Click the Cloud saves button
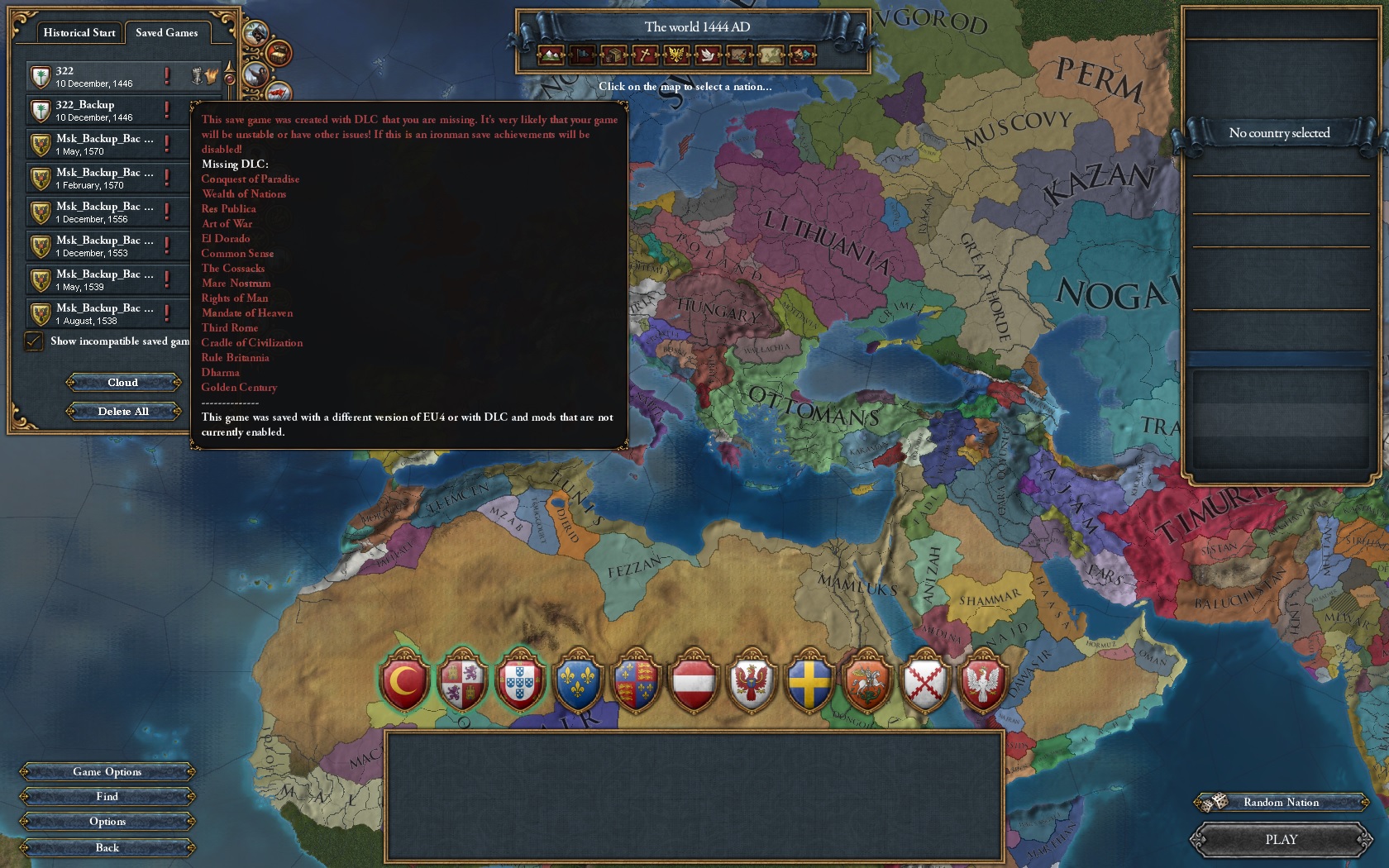 coord(123,383)
